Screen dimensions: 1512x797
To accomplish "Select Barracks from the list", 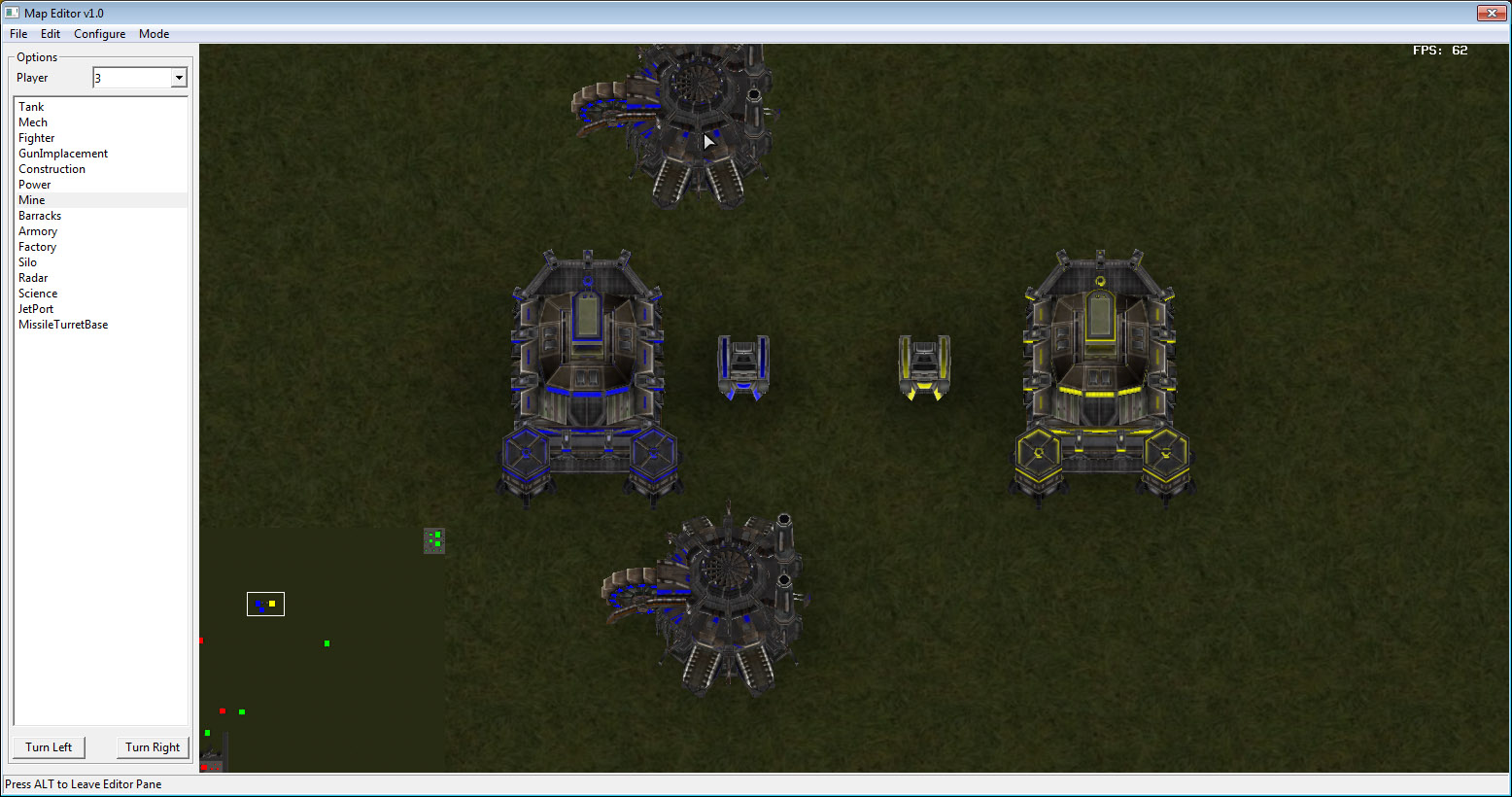I will click(x=39, y=215).
